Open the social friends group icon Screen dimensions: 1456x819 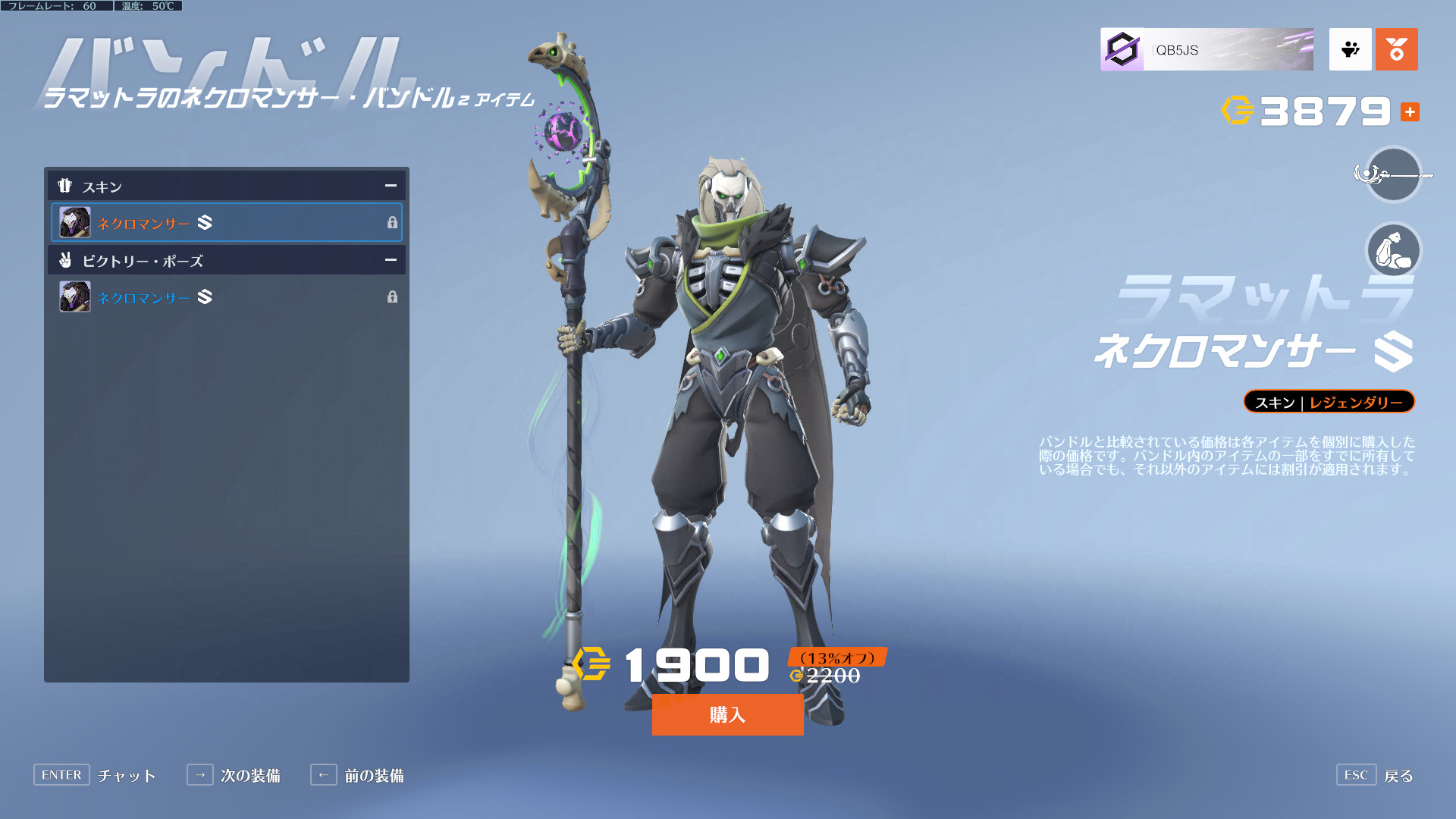pyautogui.click(x=1350, y=50)
